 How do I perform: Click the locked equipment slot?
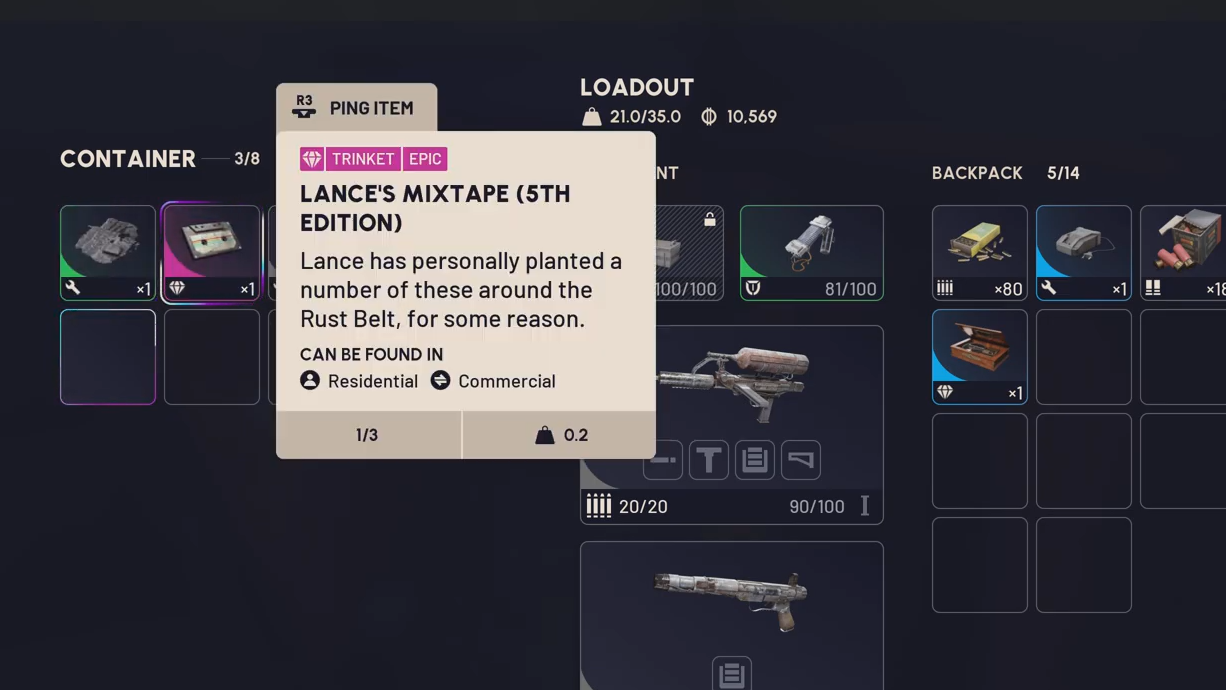[689, 252]
